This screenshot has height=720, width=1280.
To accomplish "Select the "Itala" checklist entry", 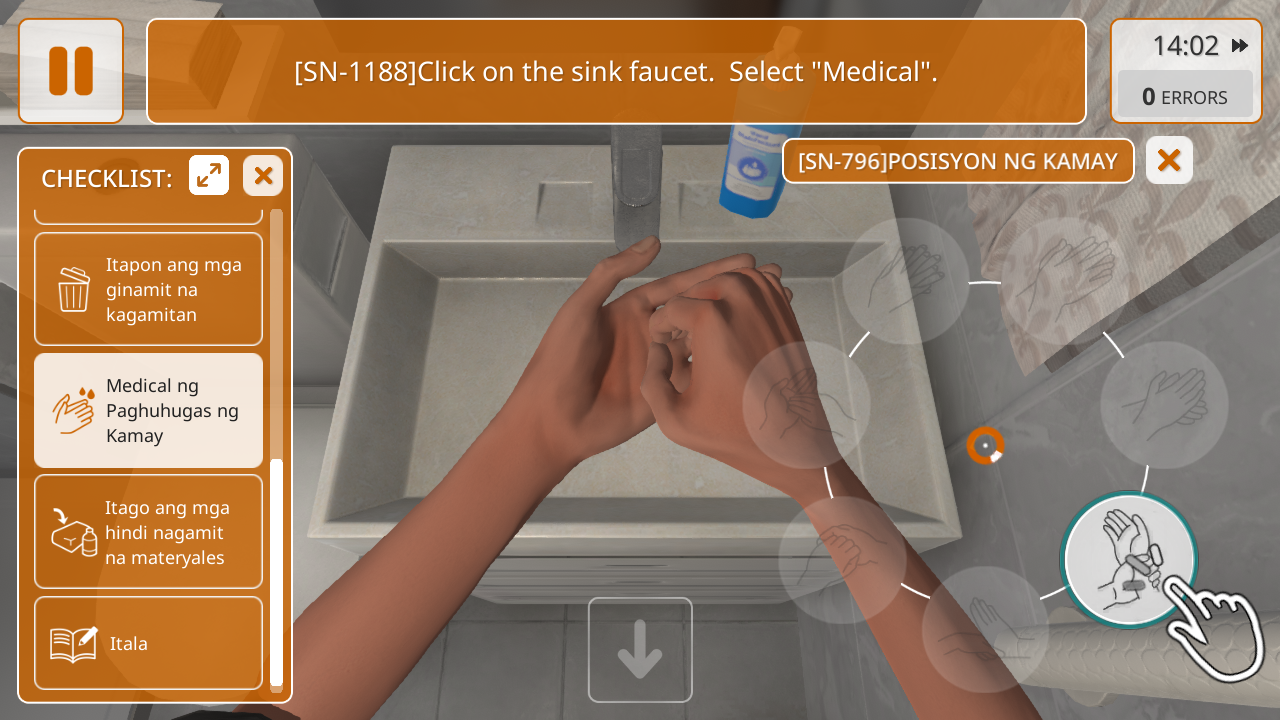I will (148, 643).
